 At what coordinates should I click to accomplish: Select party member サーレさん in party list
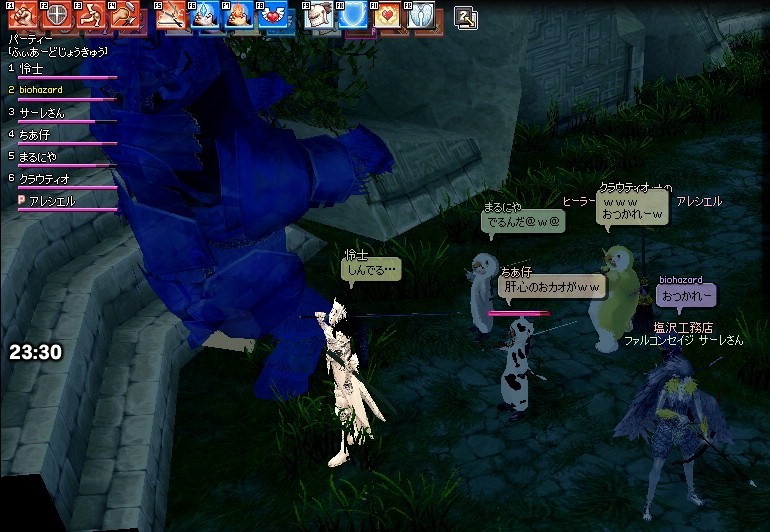tap(42, 112)
